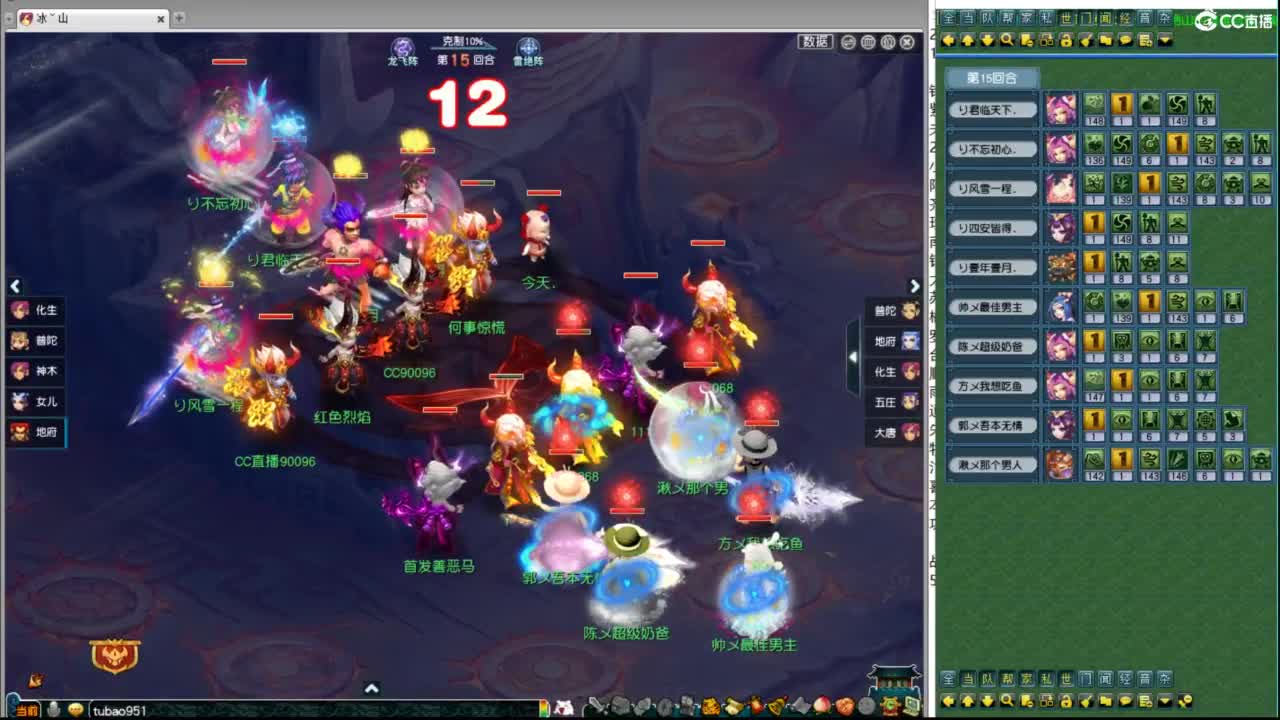Open the dropdown arrow at end of chat toolbar

tap(1166, 42)
